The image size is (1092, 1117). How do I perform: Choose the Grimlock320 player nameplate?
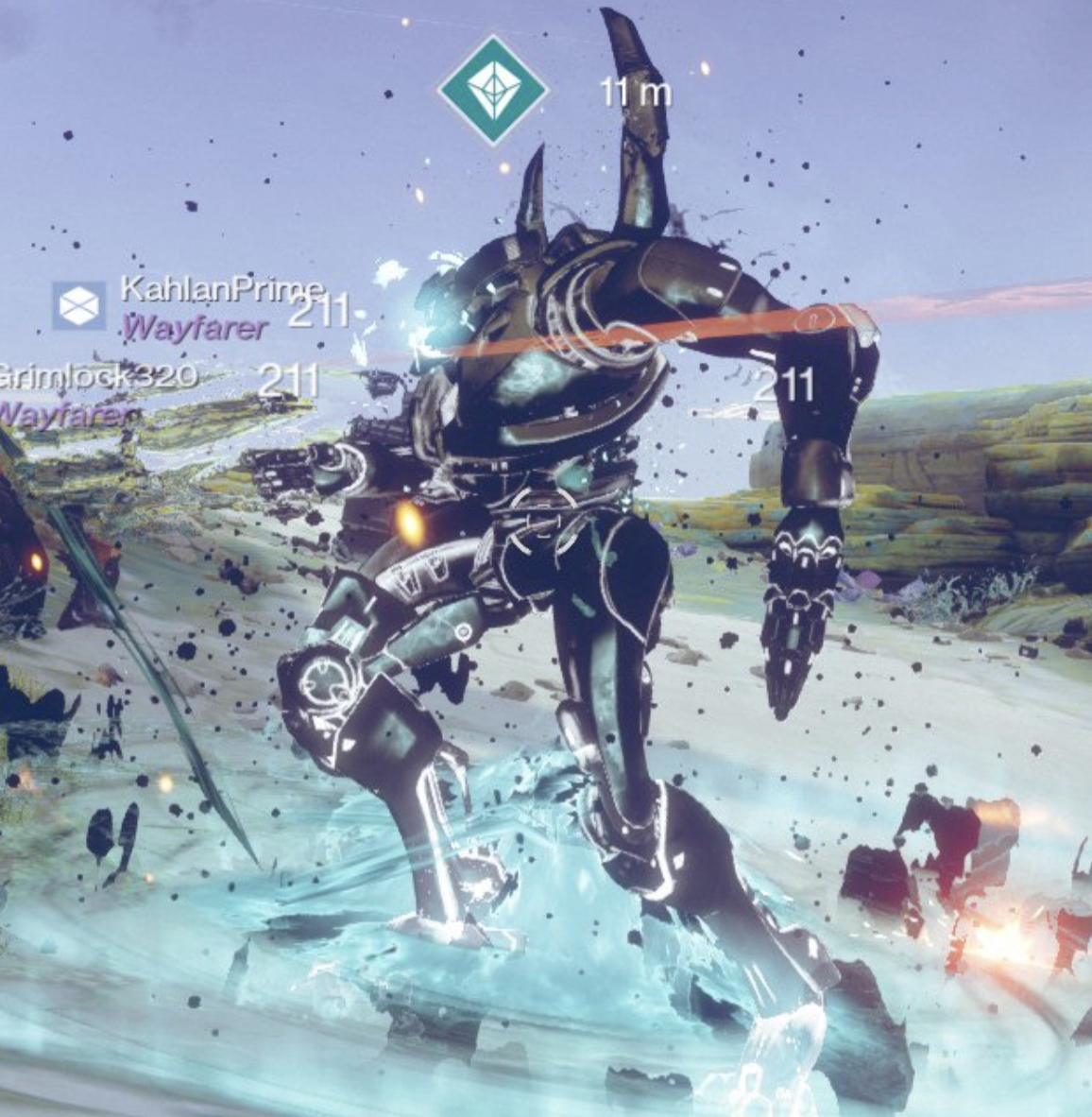tap(98, 376)
